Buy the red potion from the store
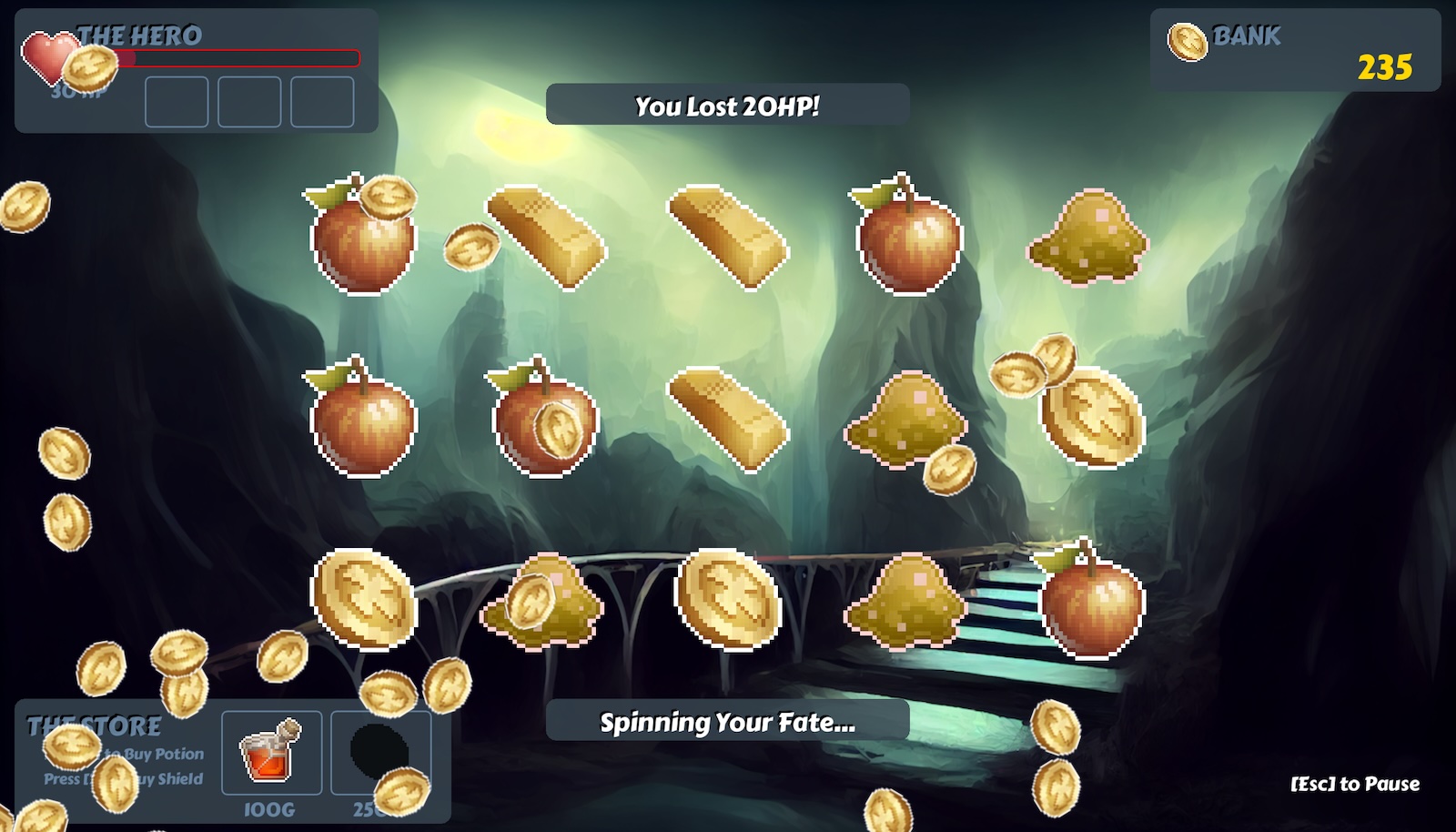 click(x=271, y=753)
